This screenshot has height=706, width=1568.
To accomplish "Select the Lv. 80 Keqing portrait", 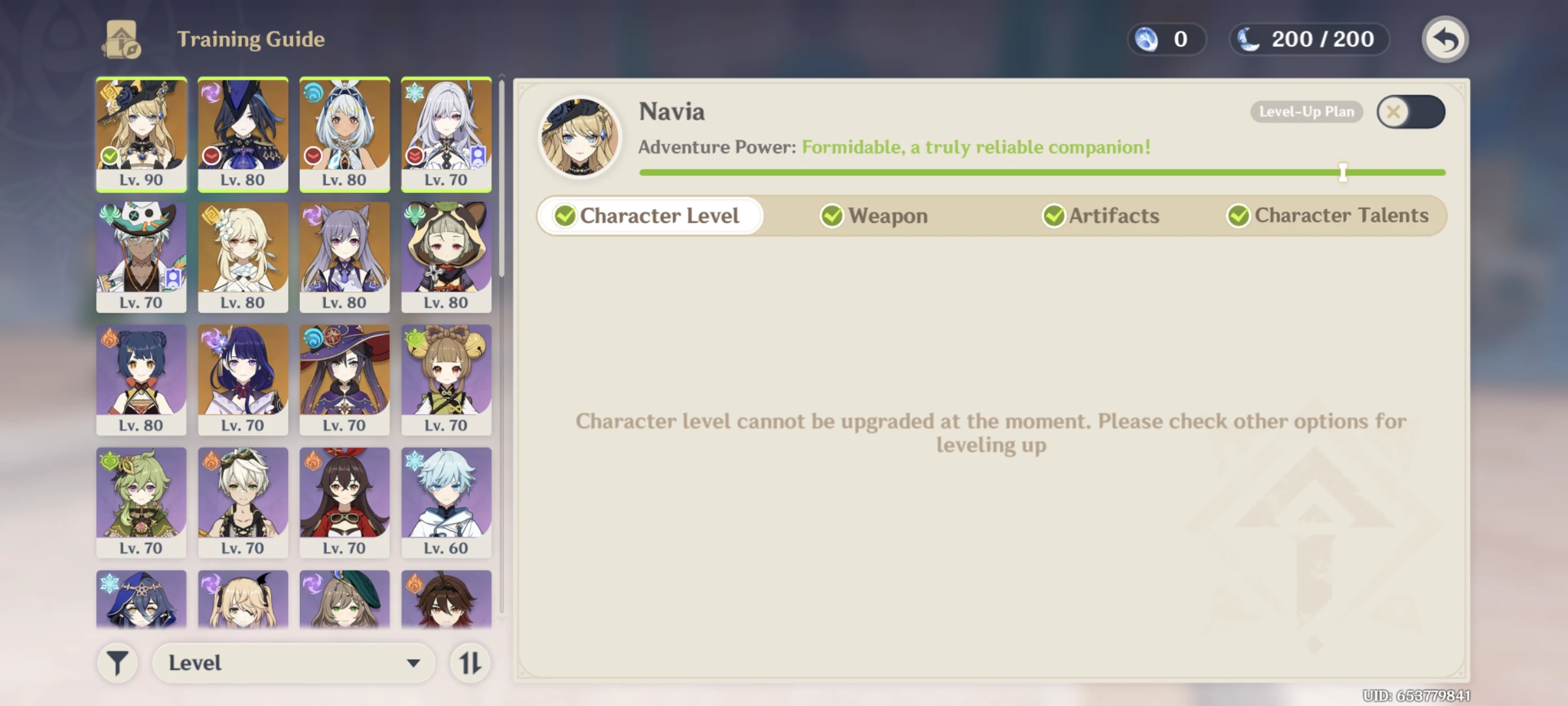I will pyautogui.click(x=345, y=255).
